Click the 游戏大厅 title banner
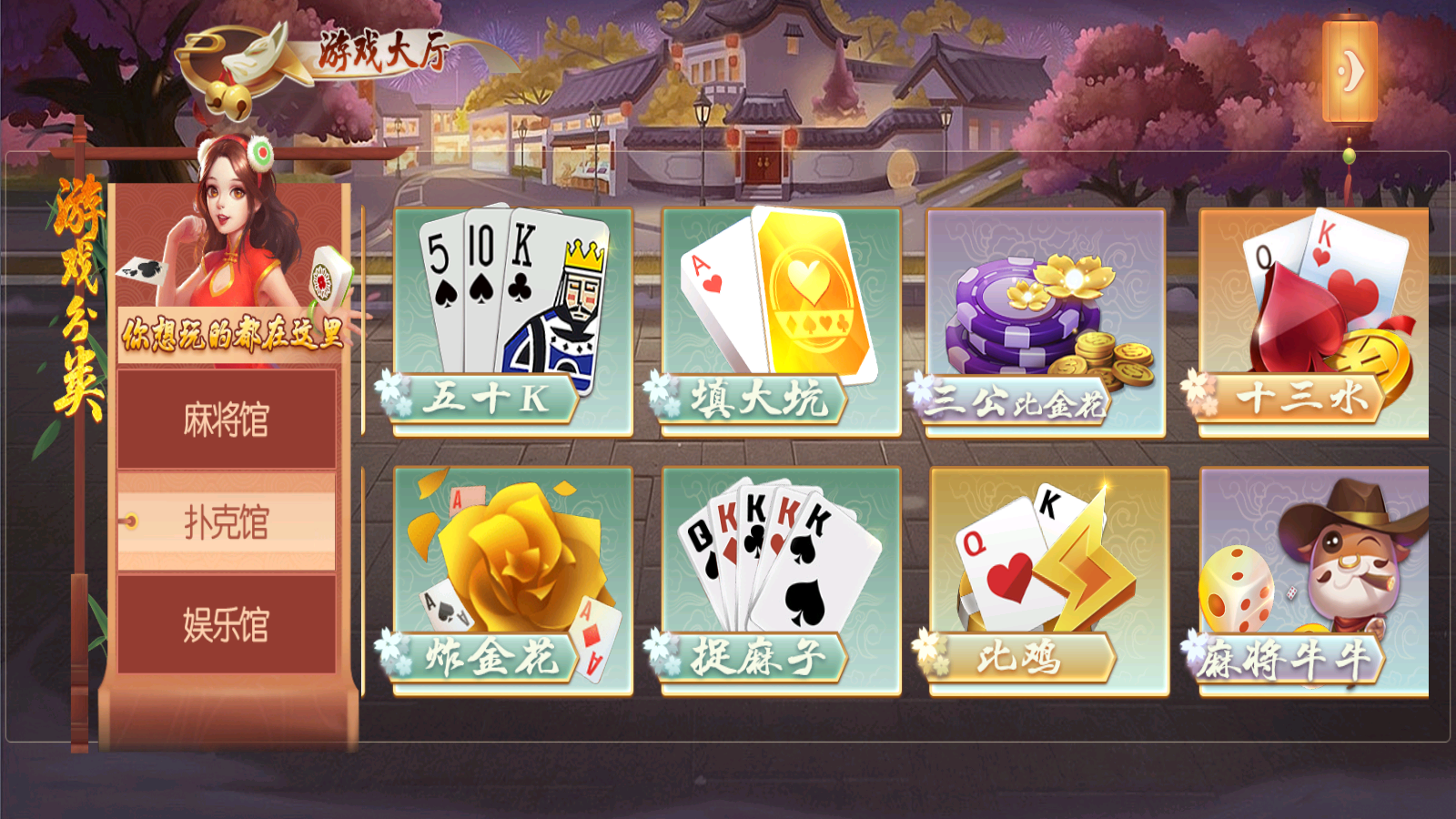 tap(384, 50)
